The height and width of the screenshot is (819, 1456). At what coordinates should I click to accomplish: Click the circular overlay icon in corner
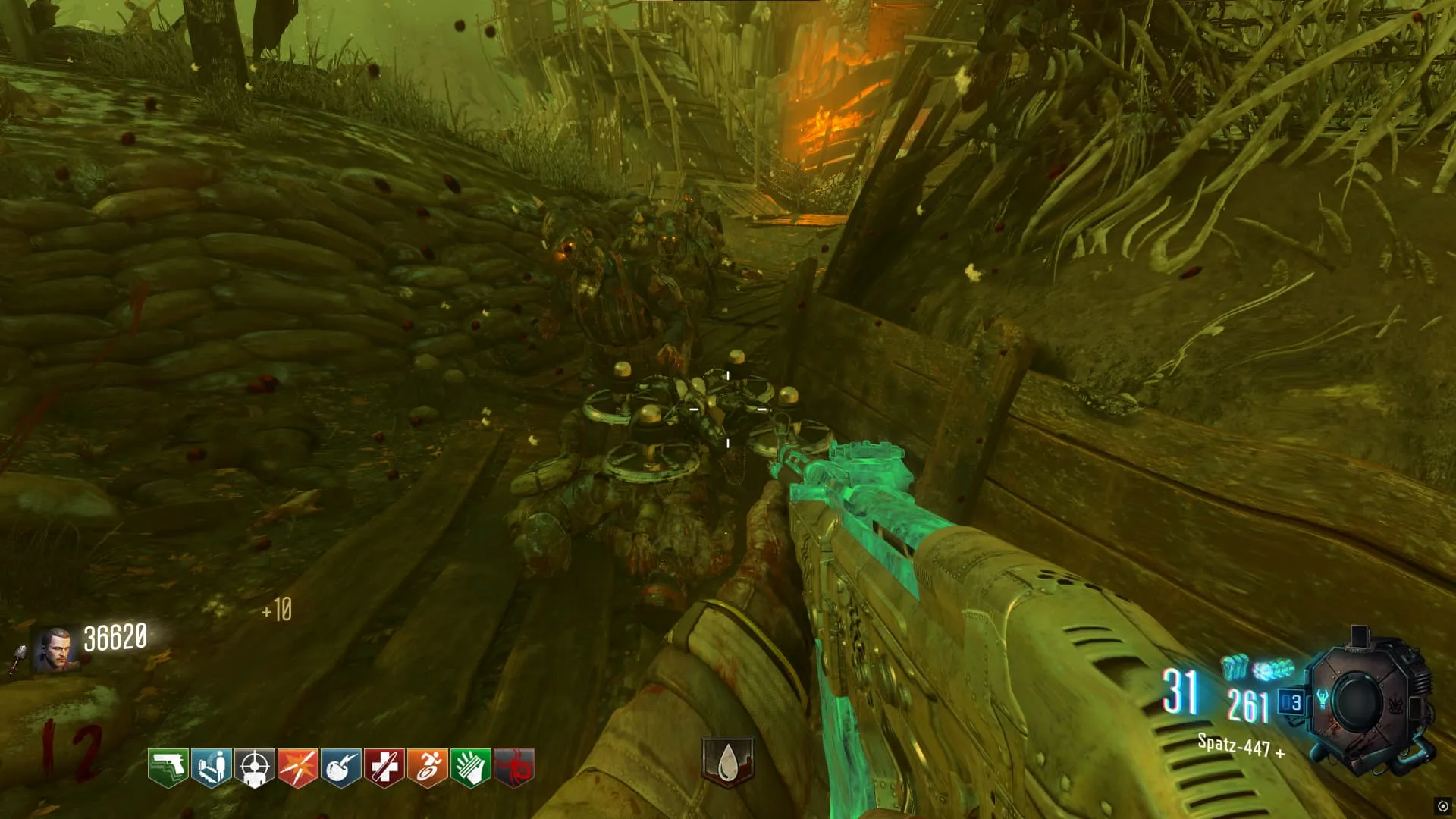click(x=1442, y=806)
